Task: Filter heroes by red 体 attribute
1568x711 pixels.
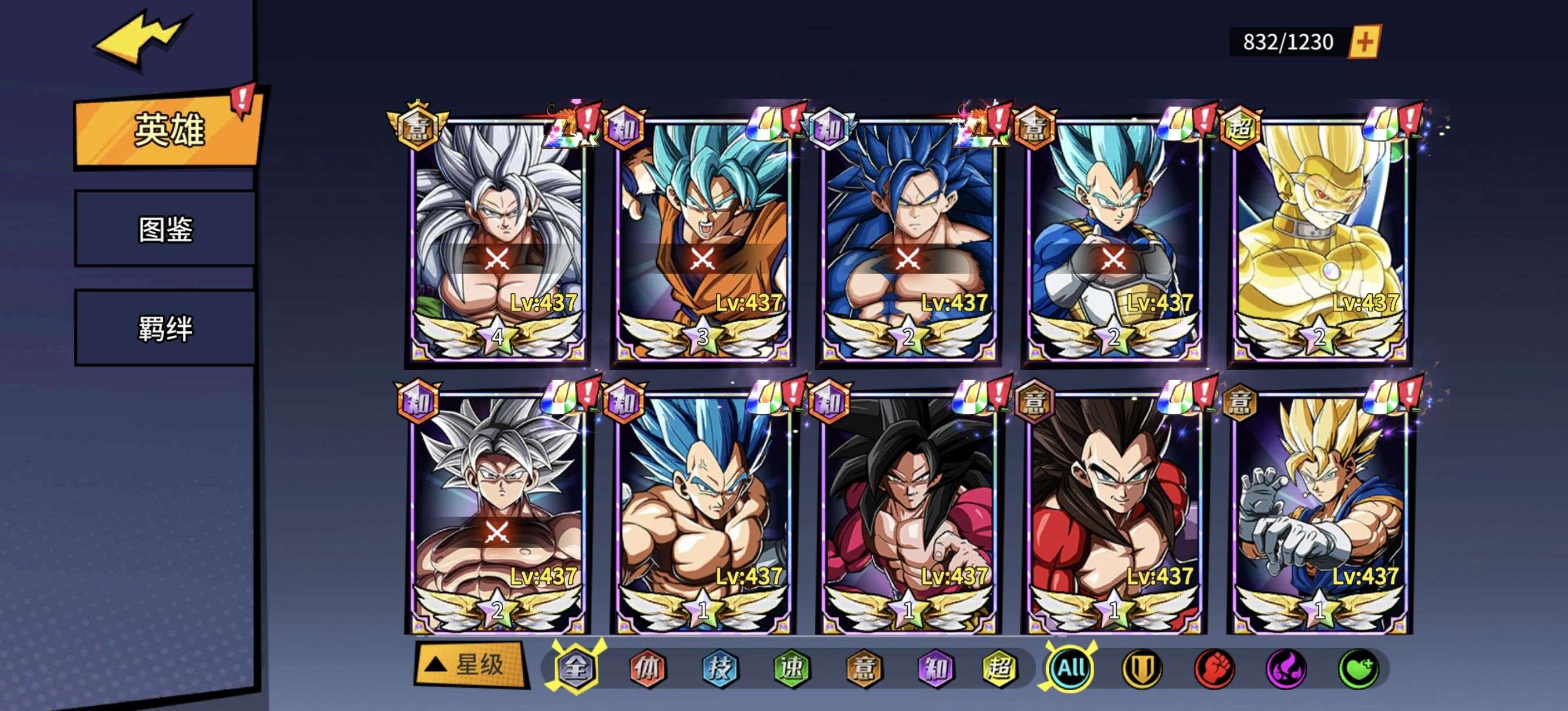Action: coord(647,668)
